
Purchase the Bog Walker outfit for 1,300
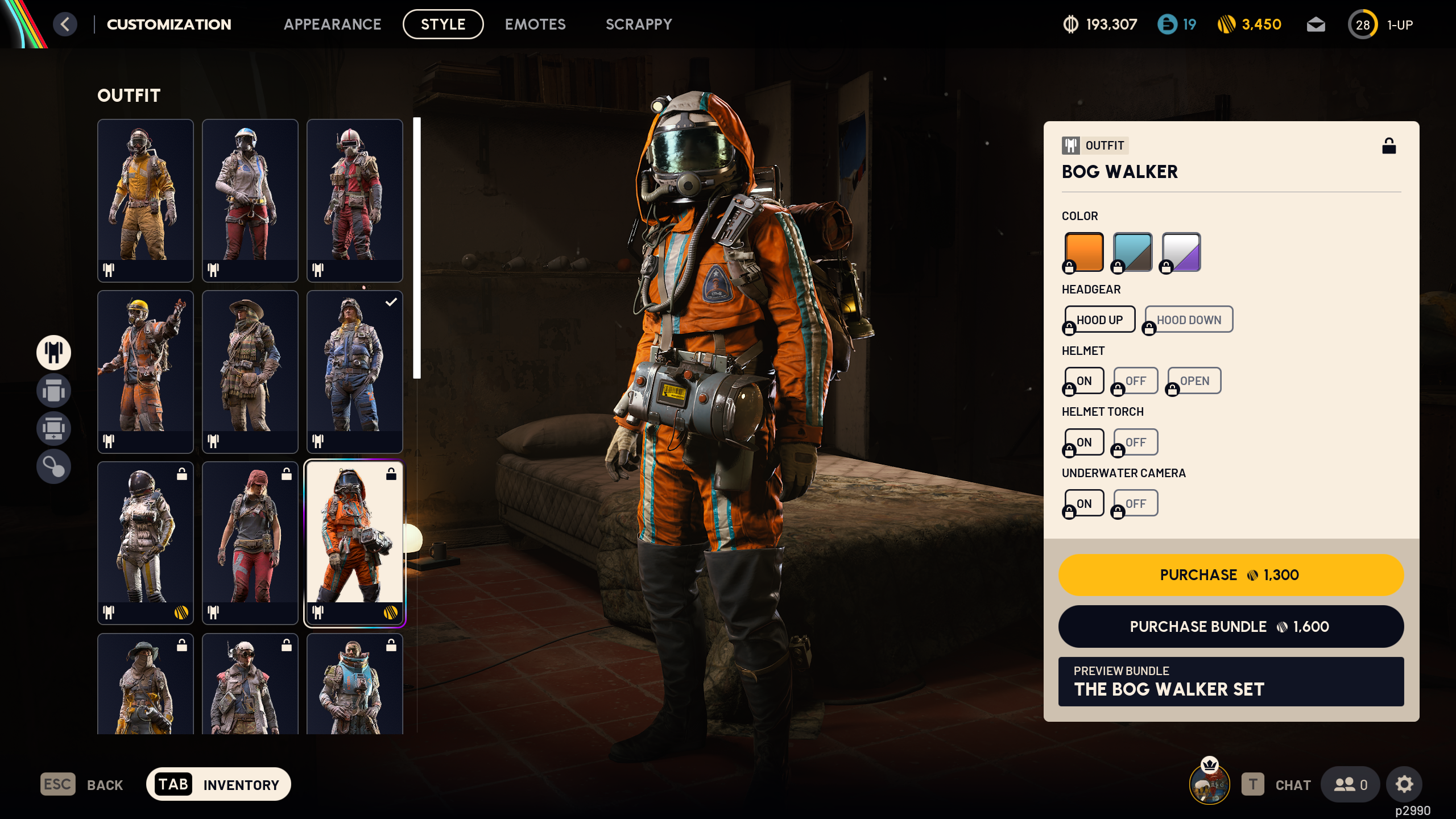(1230, 574)
